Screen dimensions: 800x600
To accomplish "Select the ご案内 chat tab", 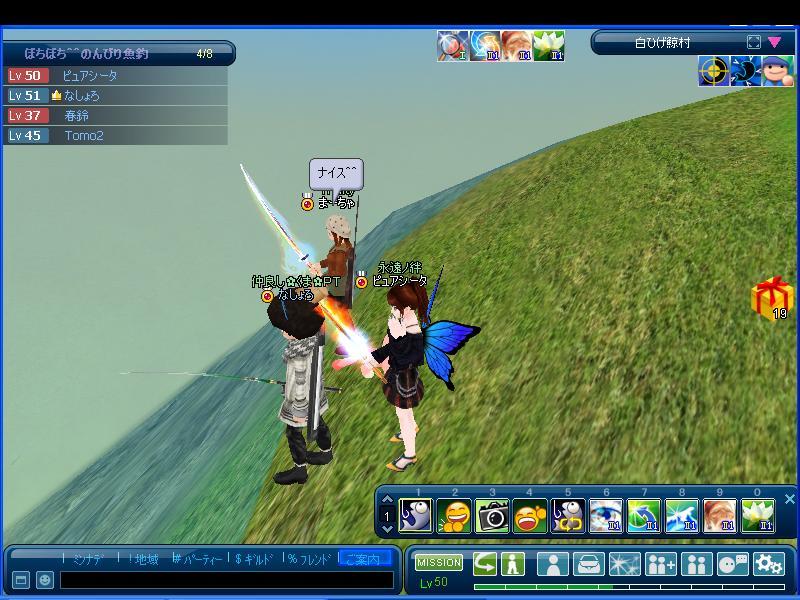I will click(x=365, y=559).
